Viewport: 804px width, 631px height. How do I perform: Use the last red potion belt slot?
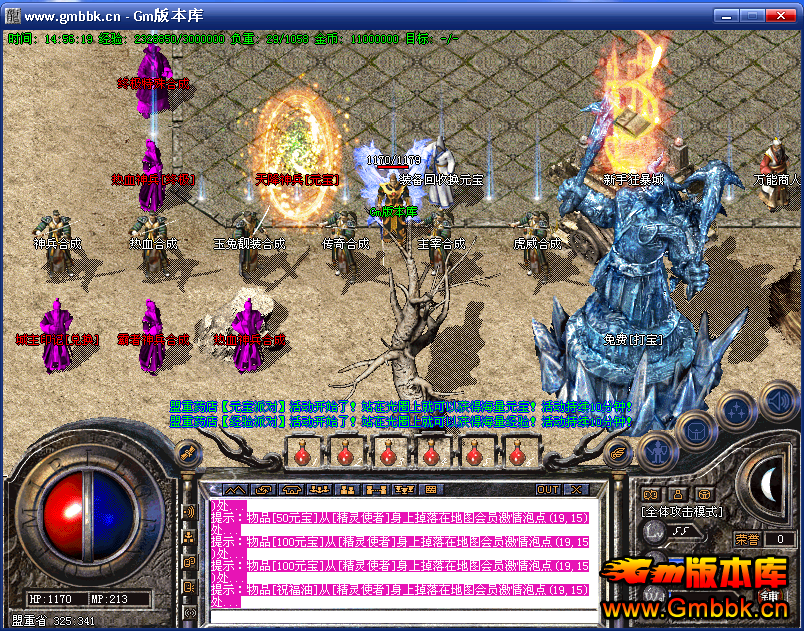pos(517,453)
